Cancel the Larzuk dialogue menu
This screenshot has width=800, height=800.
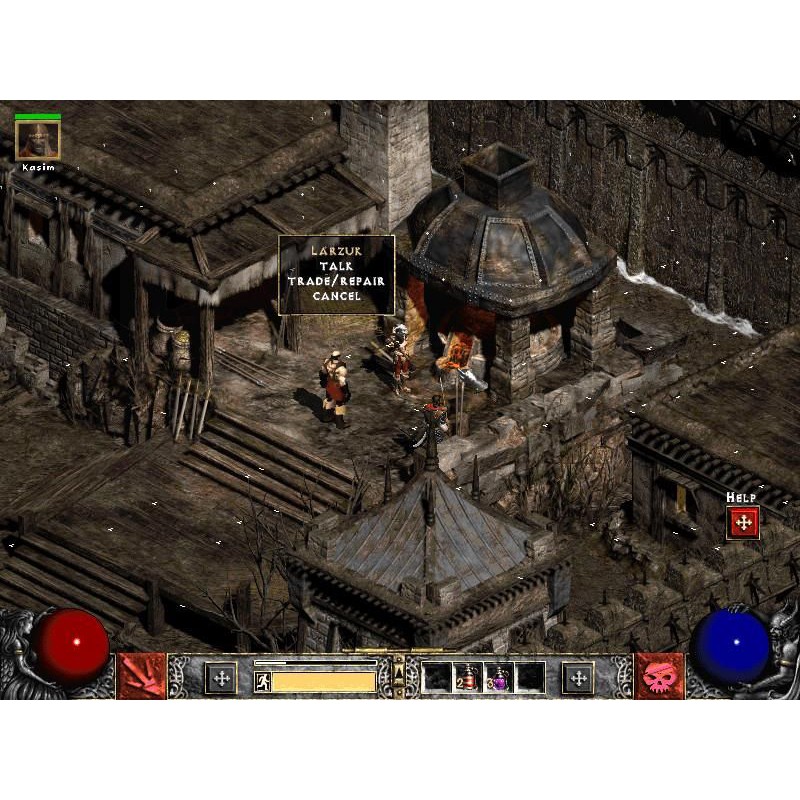336,296
